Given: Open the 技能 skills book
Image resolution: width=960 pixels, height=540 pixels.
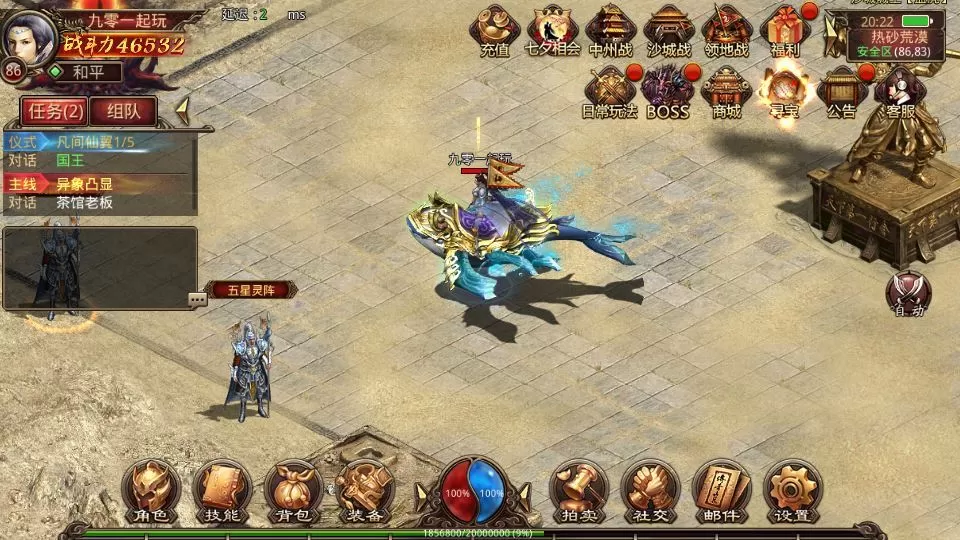Looking at the screenshot, I should (222, 492).
